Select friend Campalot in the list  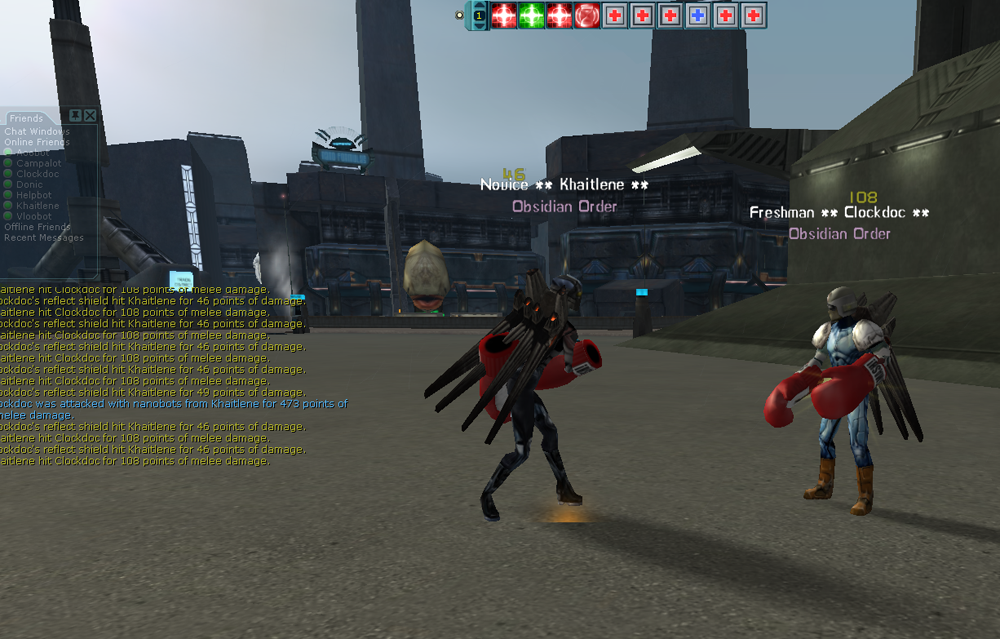tap(38, 163)
